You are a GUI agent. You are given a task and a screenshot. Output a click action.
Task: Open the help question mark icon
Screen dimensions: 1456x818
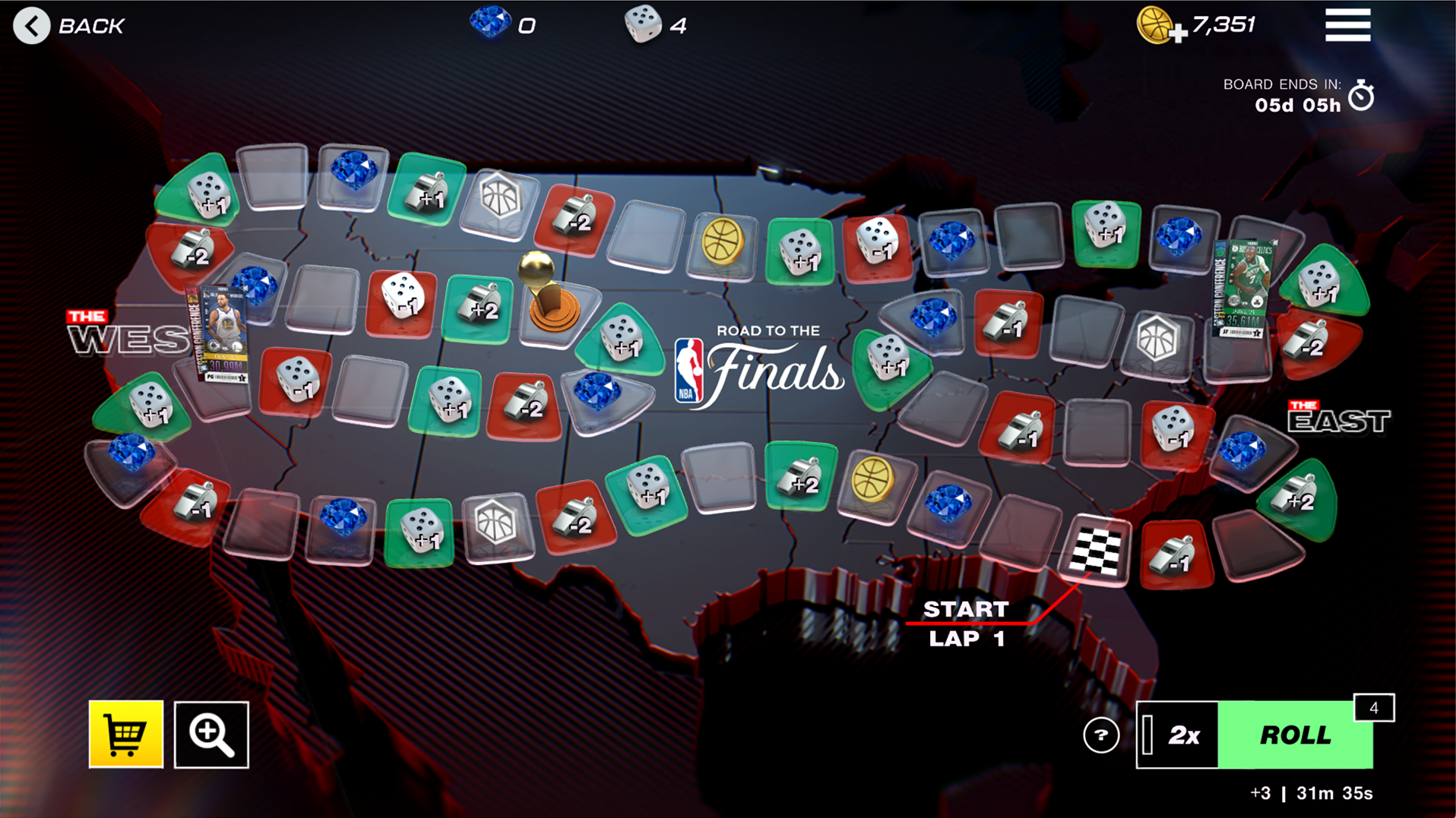point(1100,734)
